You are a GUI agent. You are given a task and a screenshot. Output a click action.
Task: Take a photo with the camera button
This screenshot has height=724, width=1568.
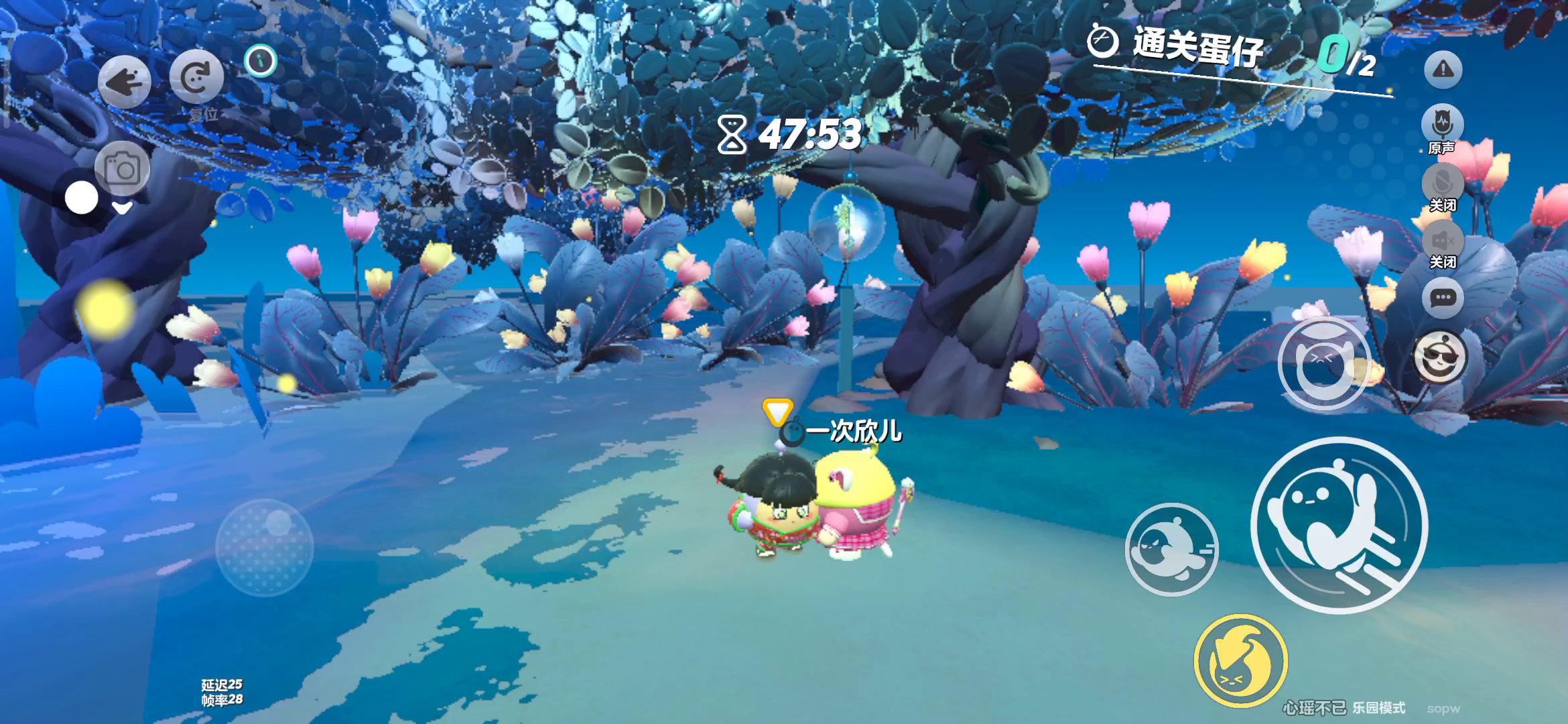(x=122, y=169)
